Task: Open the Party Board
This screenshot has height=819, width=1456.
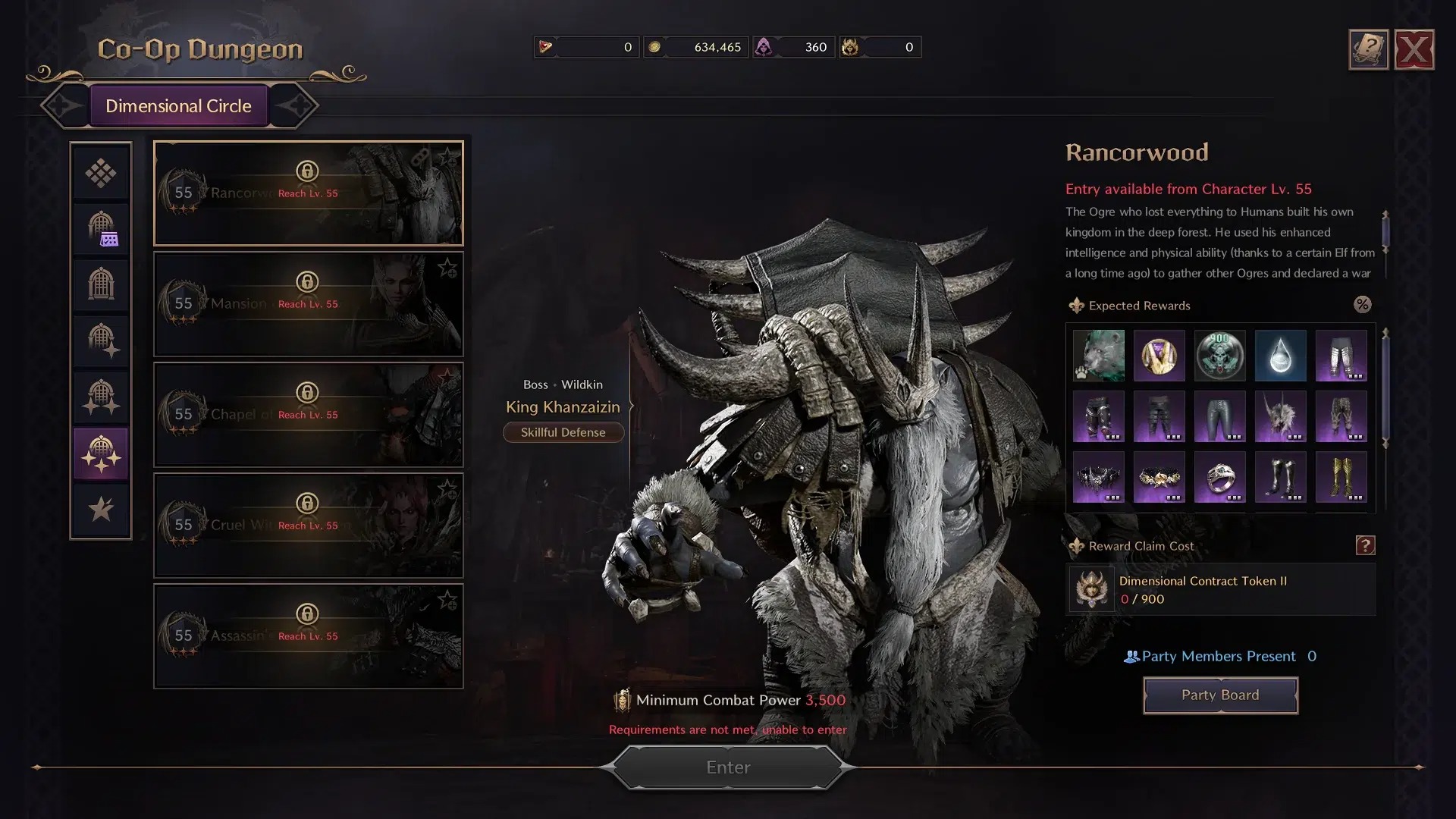Action: coord(1220,695)
